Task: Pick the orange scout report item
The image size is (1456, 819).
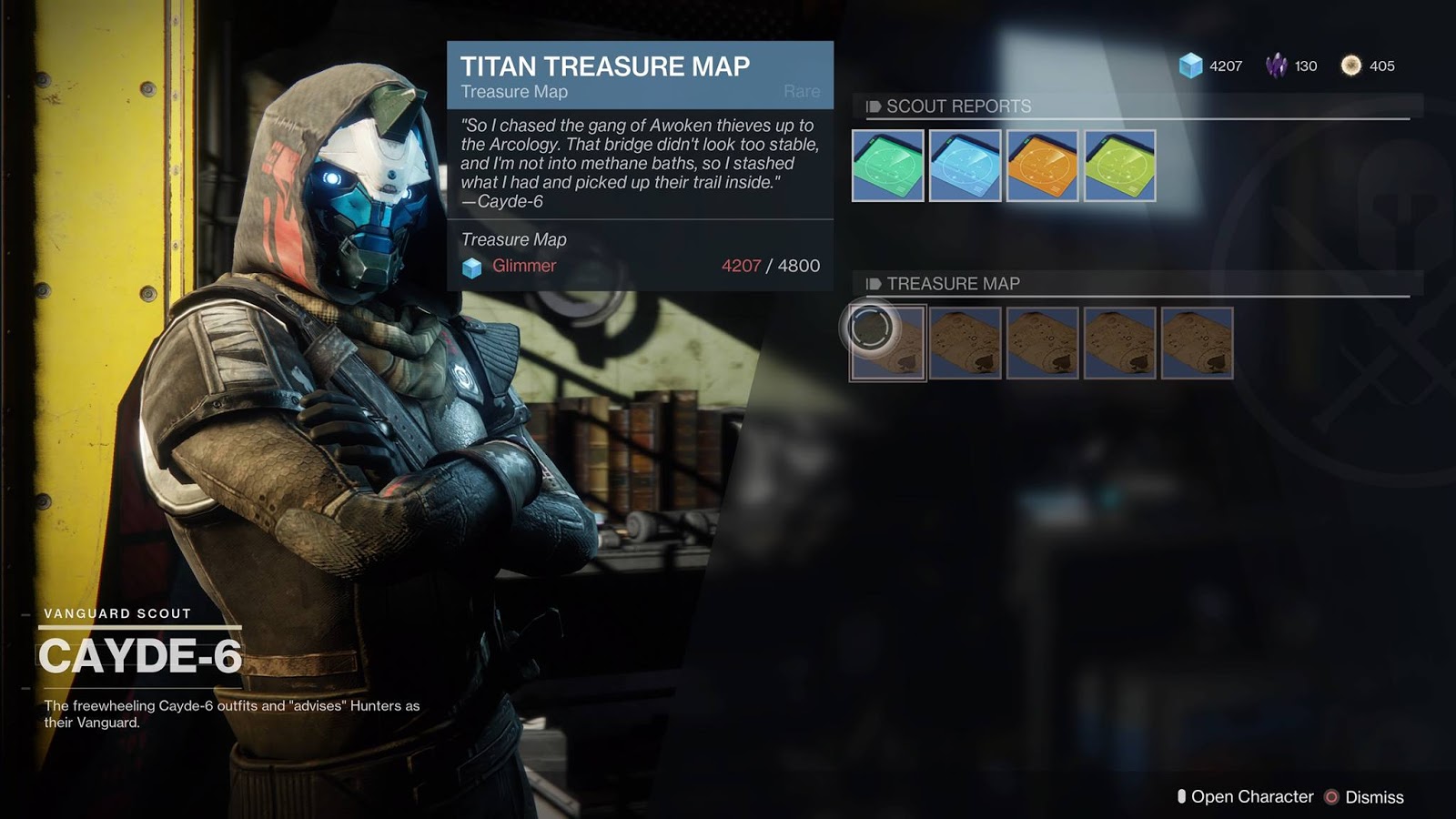Action: coord(1043,166)
